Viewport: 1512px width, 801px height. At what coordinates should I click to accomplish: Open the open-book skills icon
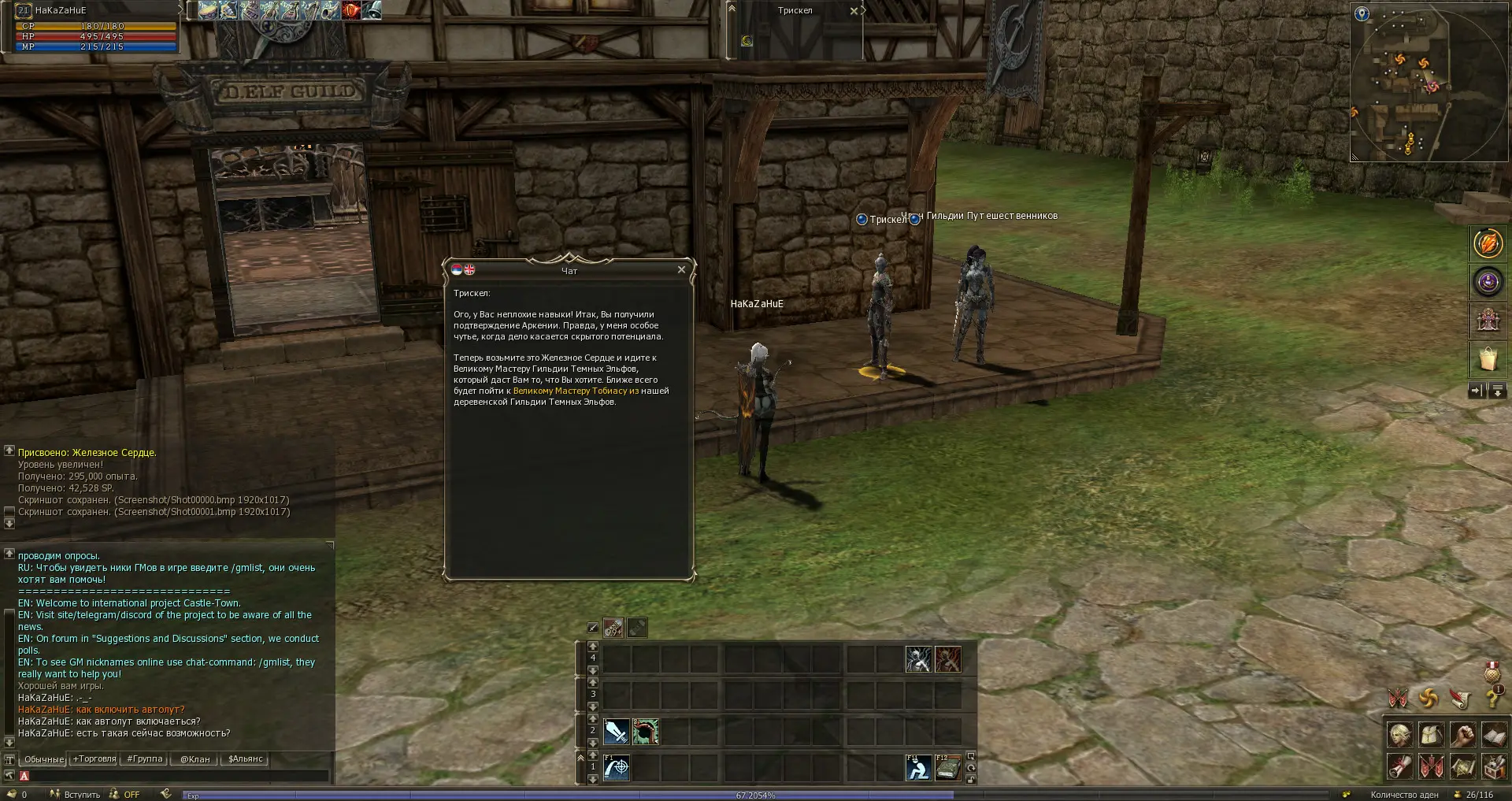pos(1494,736)
